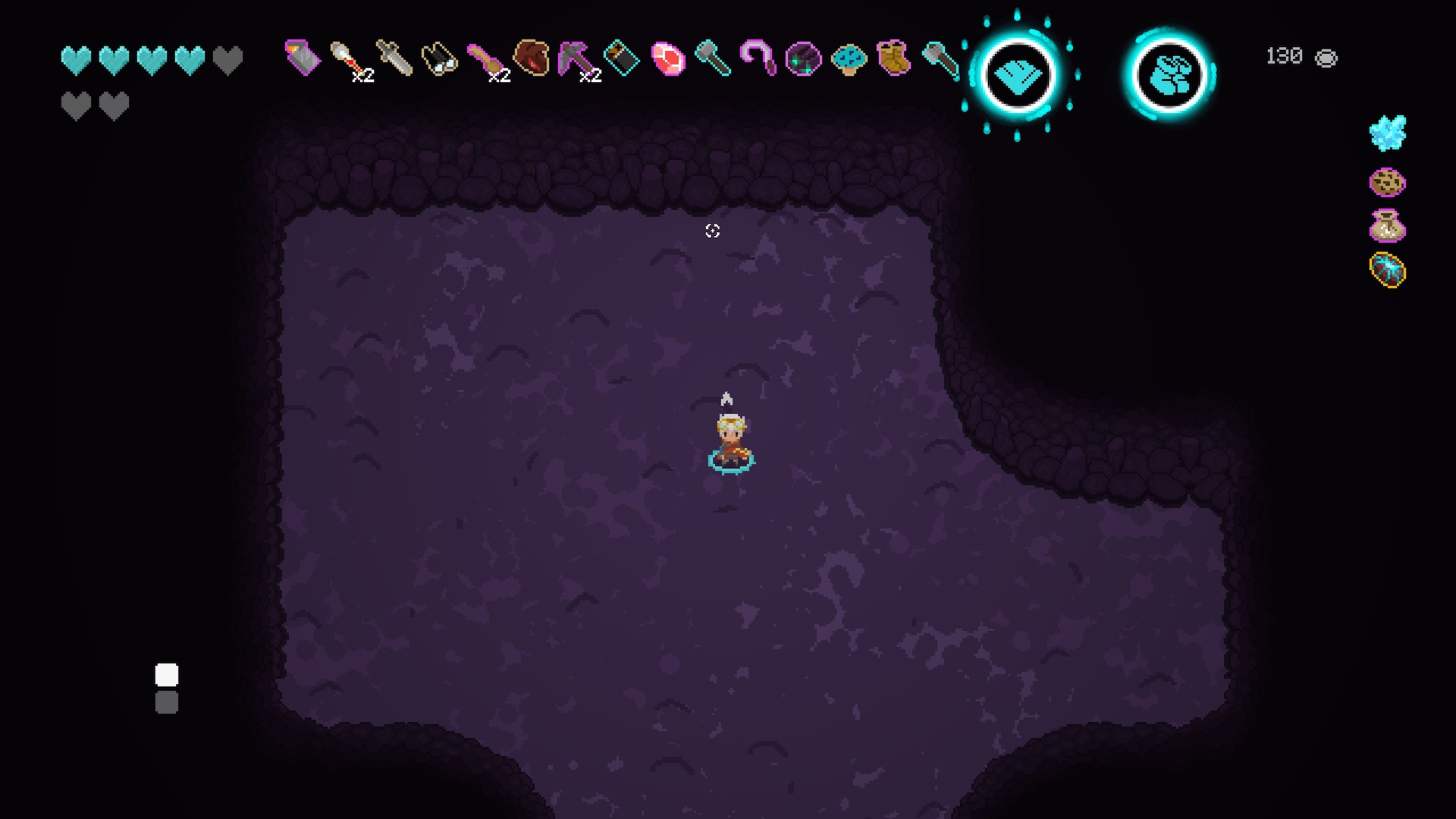Image resolution: width=1456 pixels, height=819 pixels.
Task: Select the blue ice crystal relic
Action: point(1388,133)
